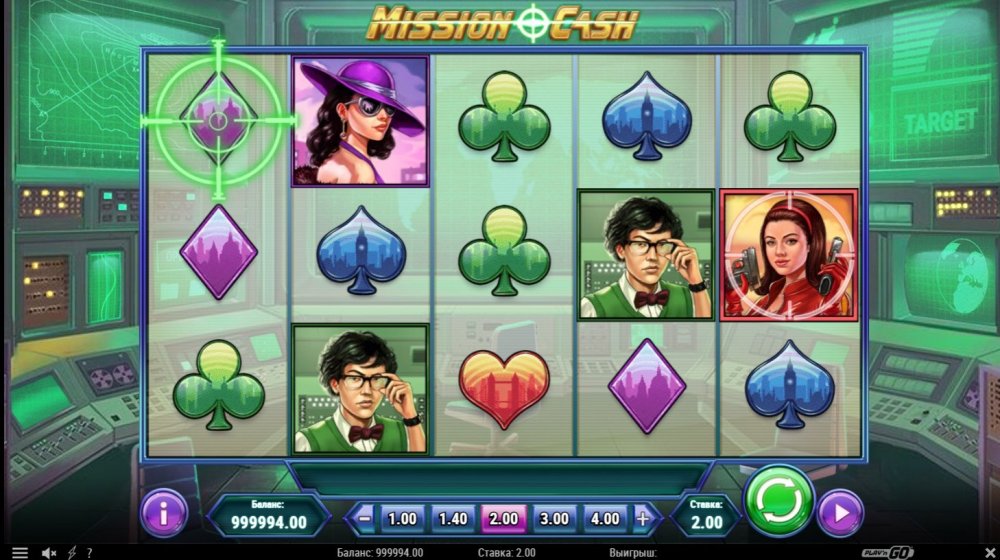Start autoplay with the purple play button
The image size is (1000, 560).
tap(840, 514)
